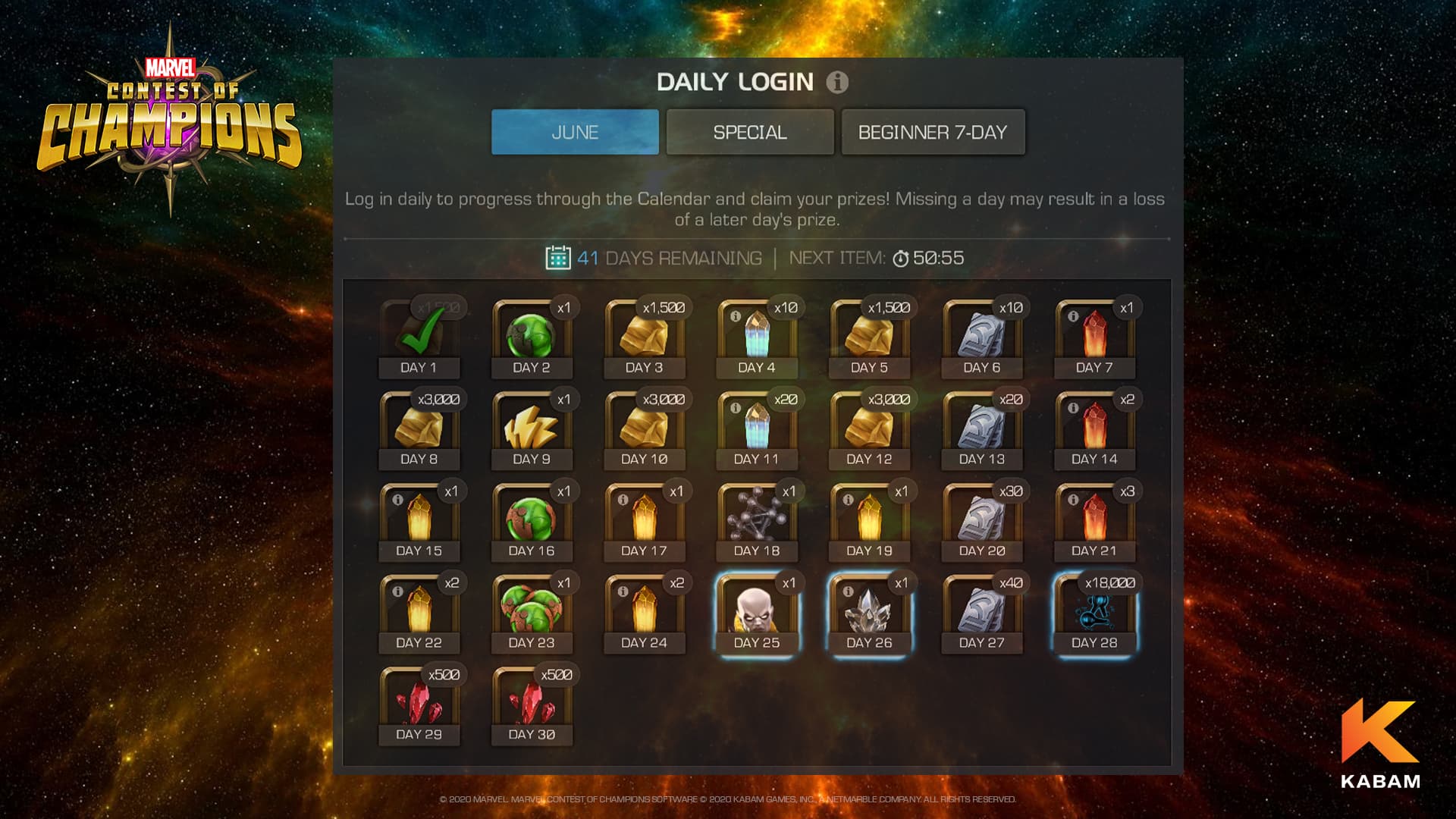Image resolution: width=1456 pixels, height=819 pixels.
Task: Open the BEGINNER 7-DAY calendar
Action: tap(933, 132)
